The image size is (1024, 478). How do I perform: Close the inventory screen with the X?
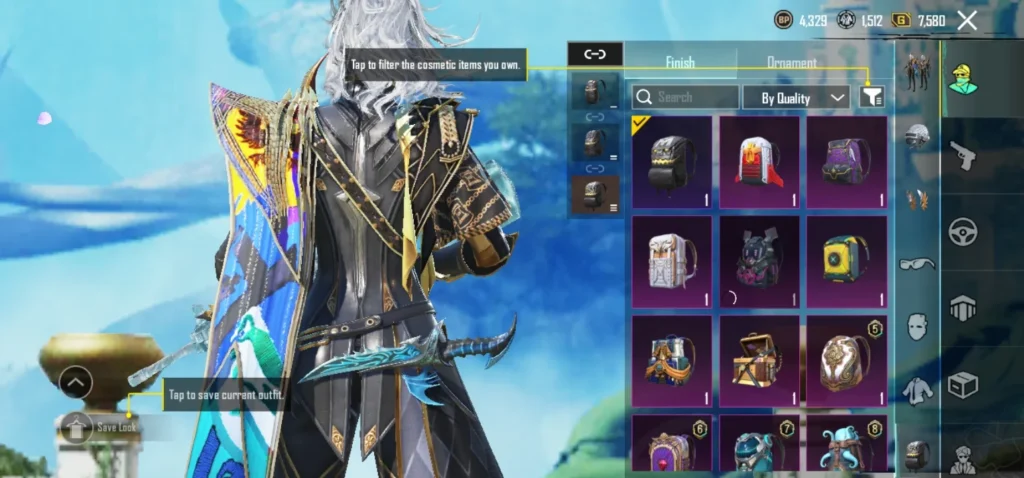pyautogui.click(x=967, y=20)
